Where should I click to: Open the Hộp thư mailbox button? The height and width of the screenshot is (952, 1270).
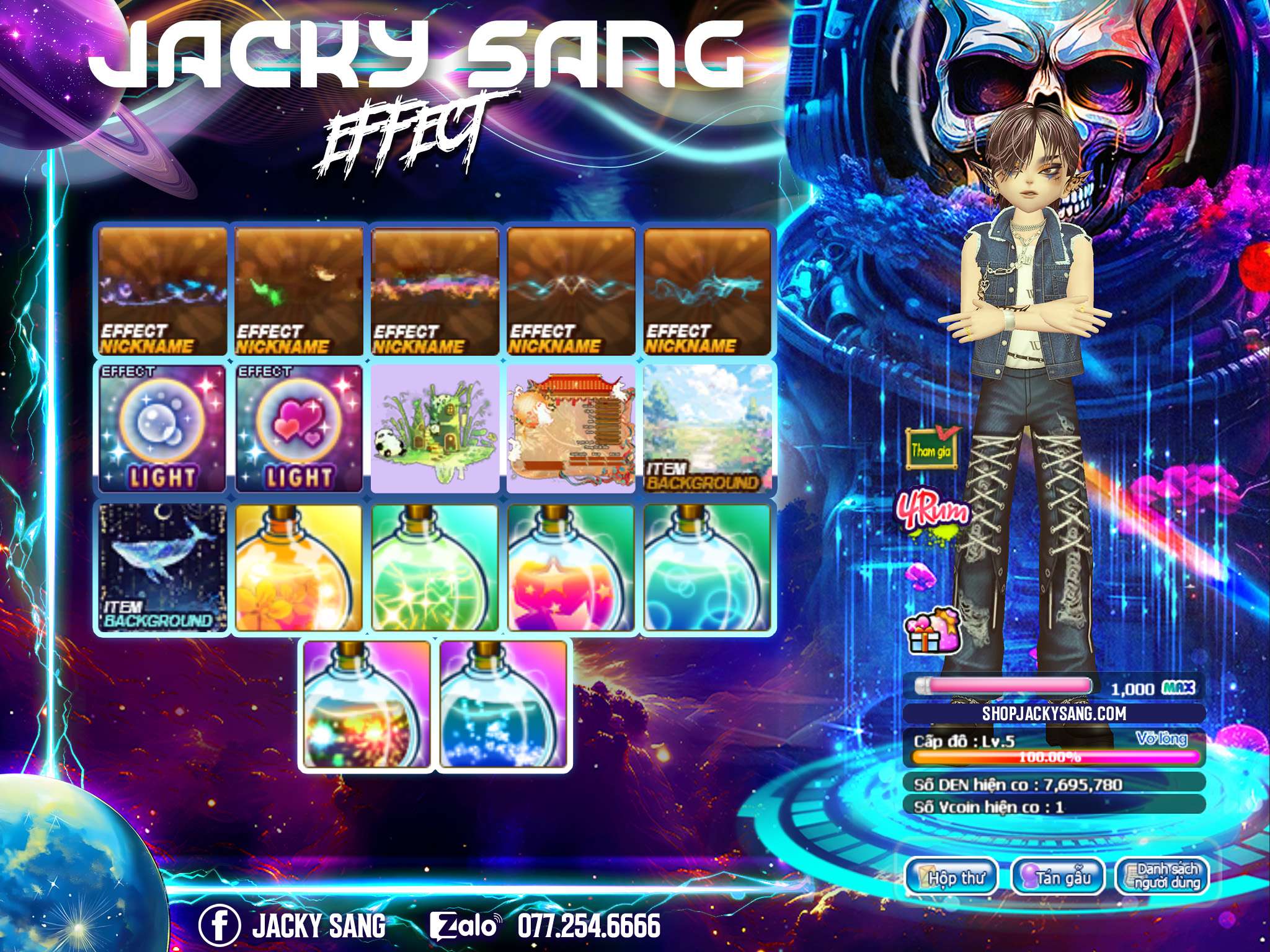(x=951, y=876)
